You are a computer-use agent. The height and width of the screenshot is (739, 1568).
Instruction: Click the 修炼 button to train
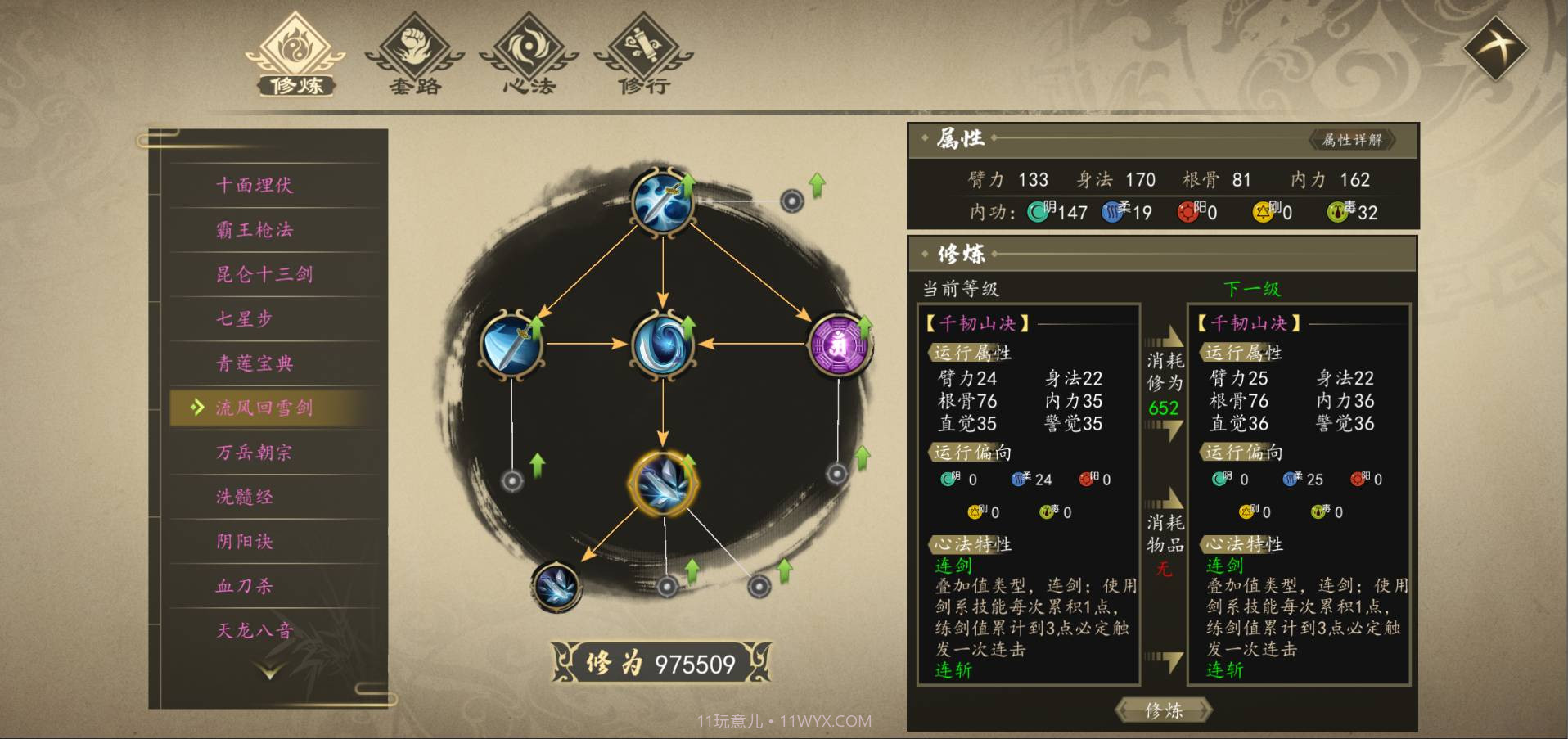click(1164, 710)
